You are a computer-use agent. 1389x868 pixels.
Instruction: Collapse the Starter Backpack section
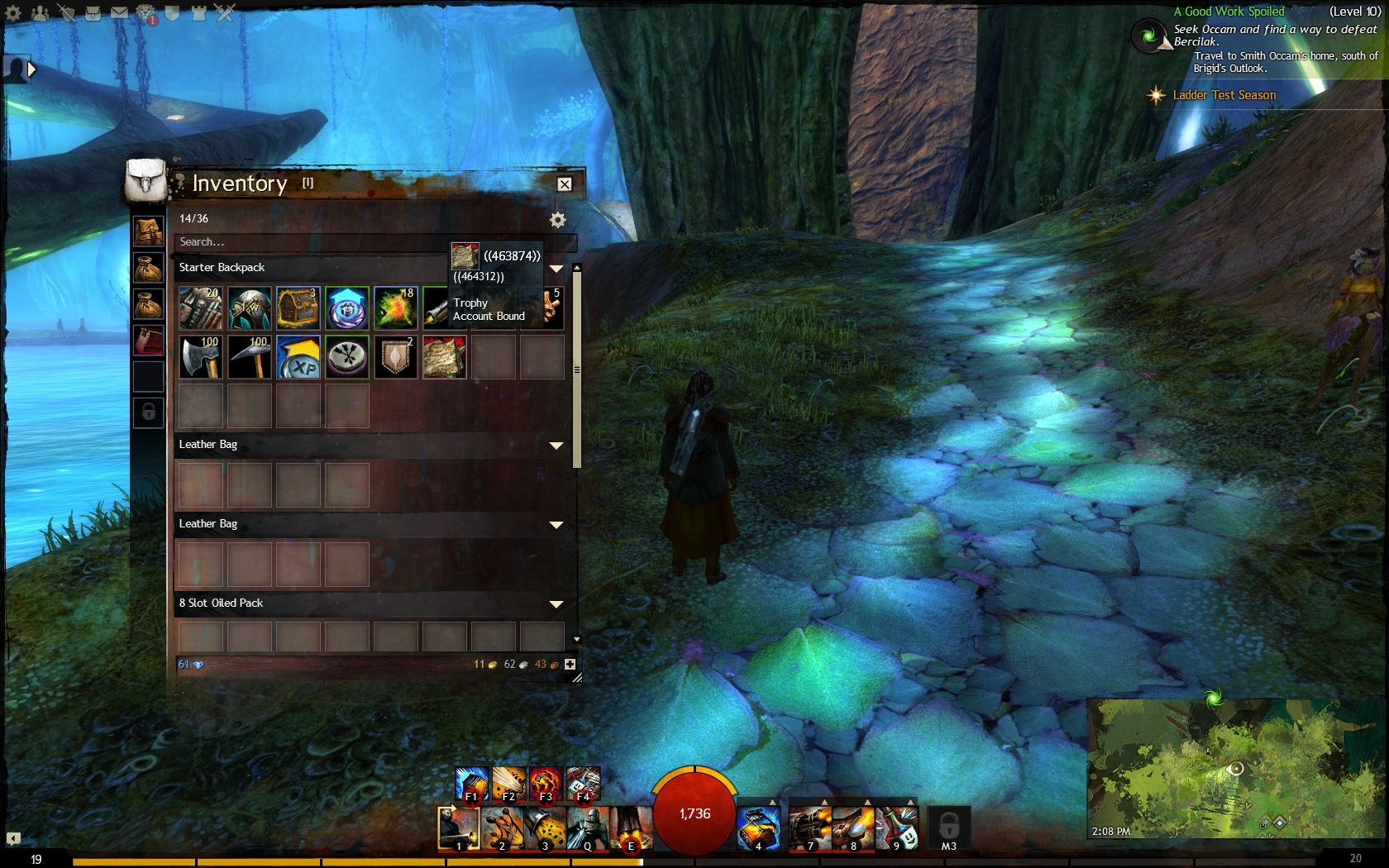click(x=556, y=269)
